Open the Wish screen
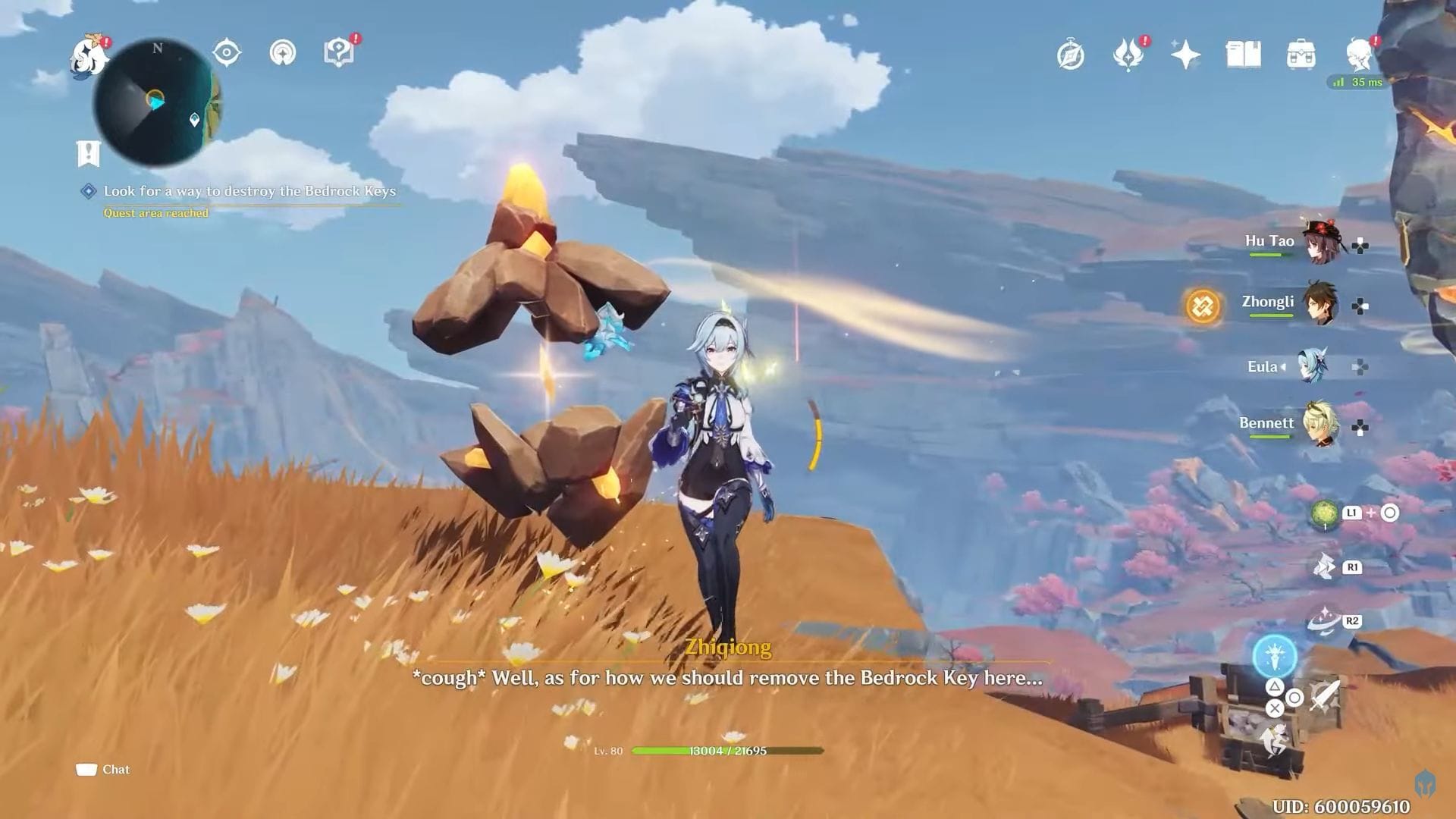 point(1185,55)
